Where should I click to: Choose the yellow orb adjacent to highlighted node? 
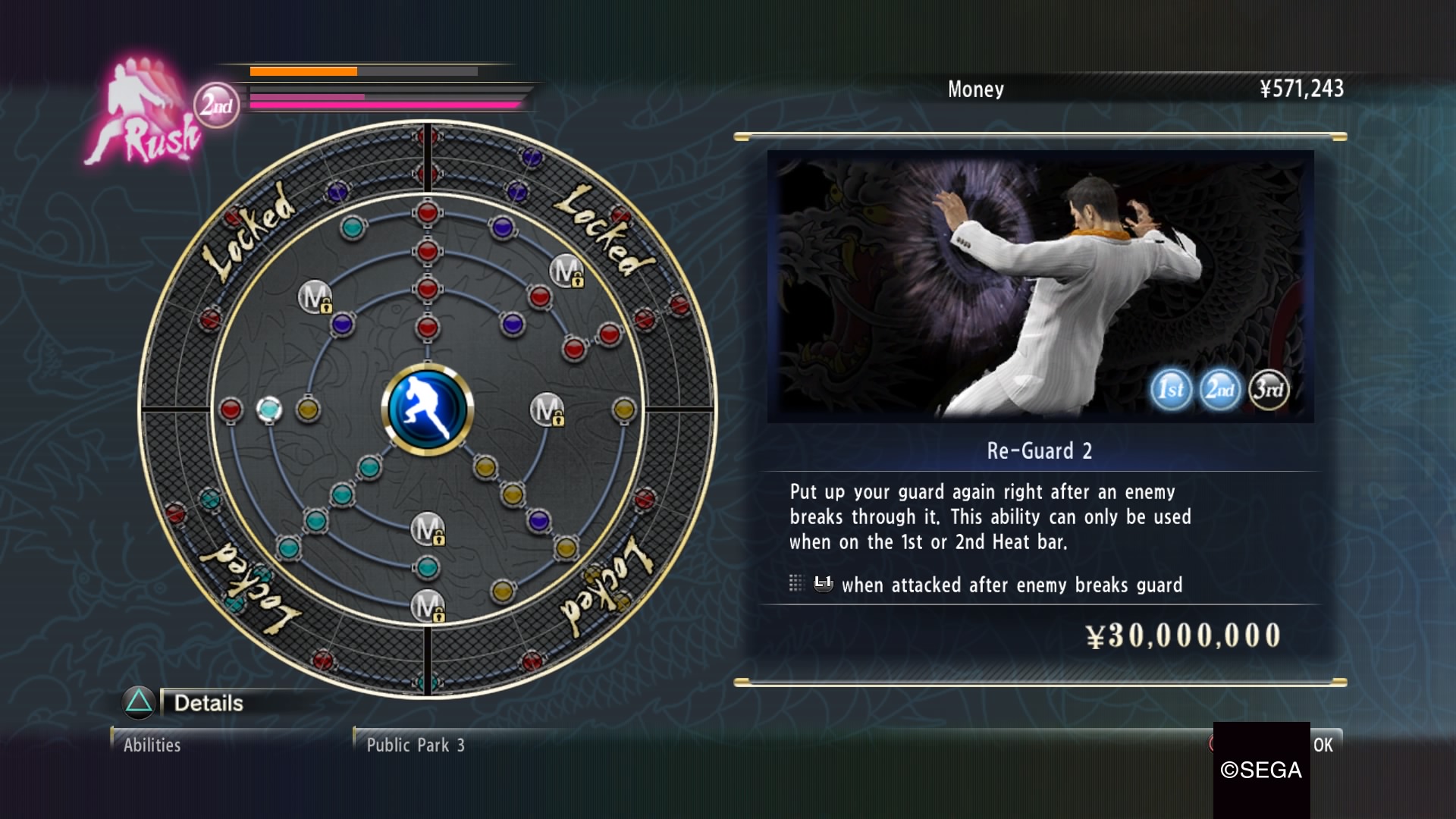click(x=308, y=409)
